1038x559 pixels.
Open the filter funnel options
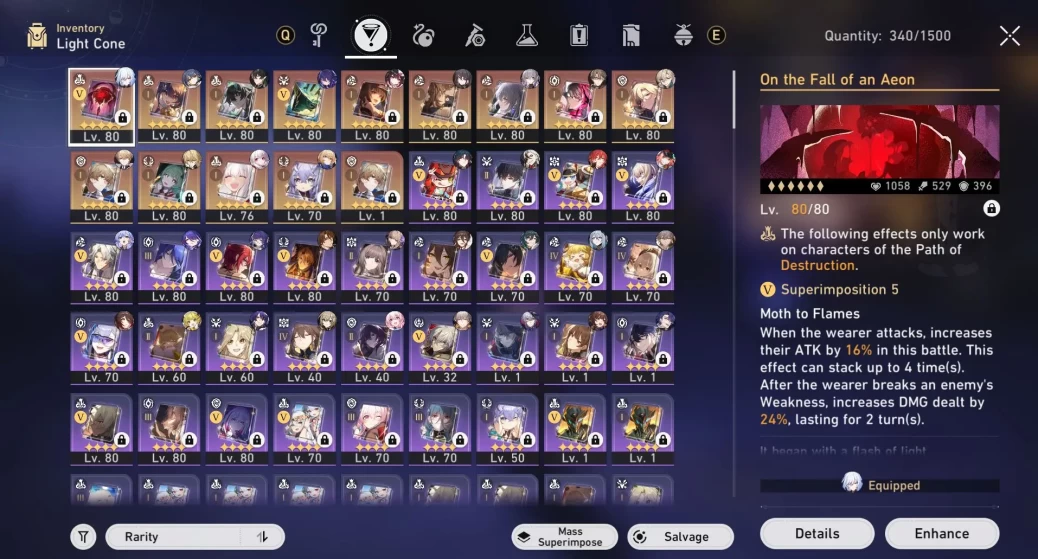click(84, 537)
